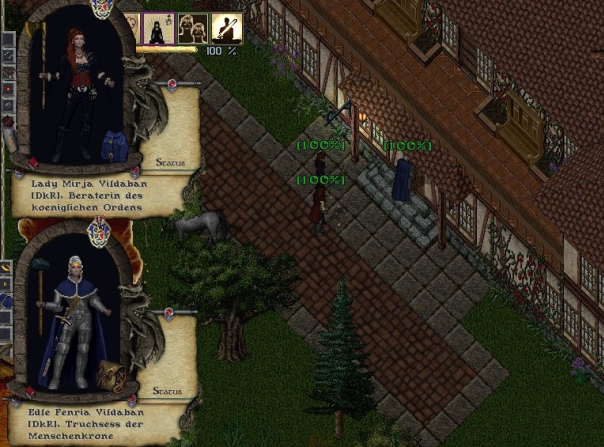The image size is (604, 447).
Task: Open the blue backpack on Mirja's paperdoll
Action: coord(116,147)
